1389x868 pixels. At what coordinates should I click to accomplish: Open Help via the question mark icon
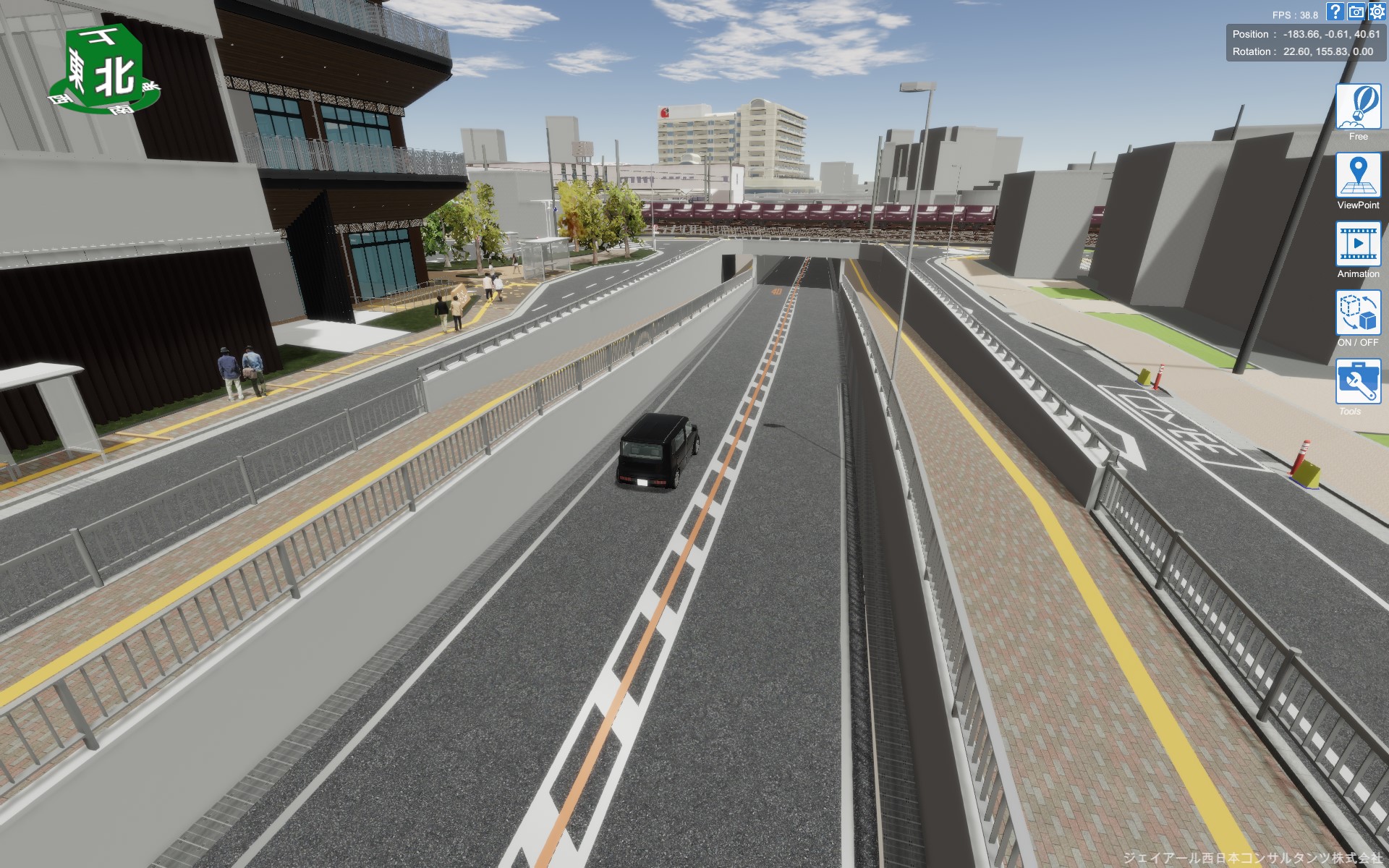tap(1333, 11)
